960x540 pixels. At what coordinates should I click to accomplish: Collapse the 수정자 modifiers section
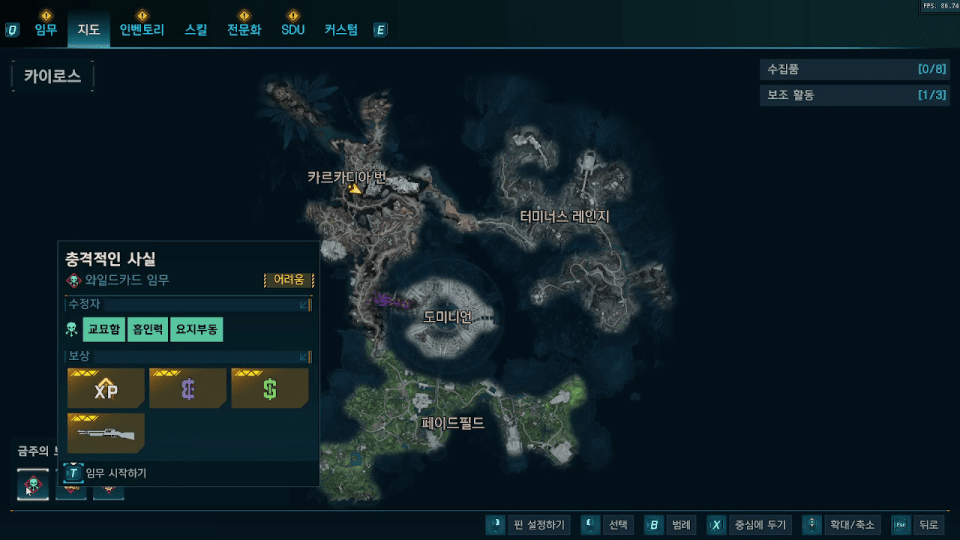(304, 304)
